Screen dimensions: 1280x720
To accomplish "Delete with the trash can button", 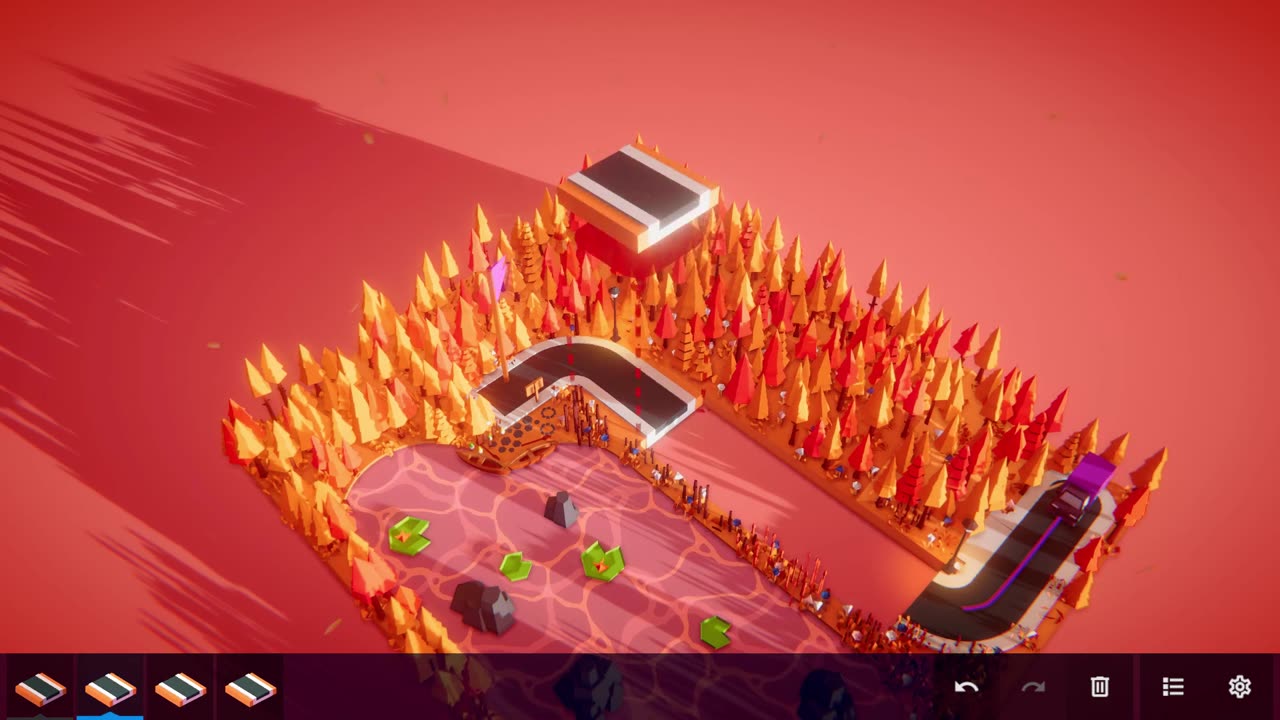I will point(1100,687).
